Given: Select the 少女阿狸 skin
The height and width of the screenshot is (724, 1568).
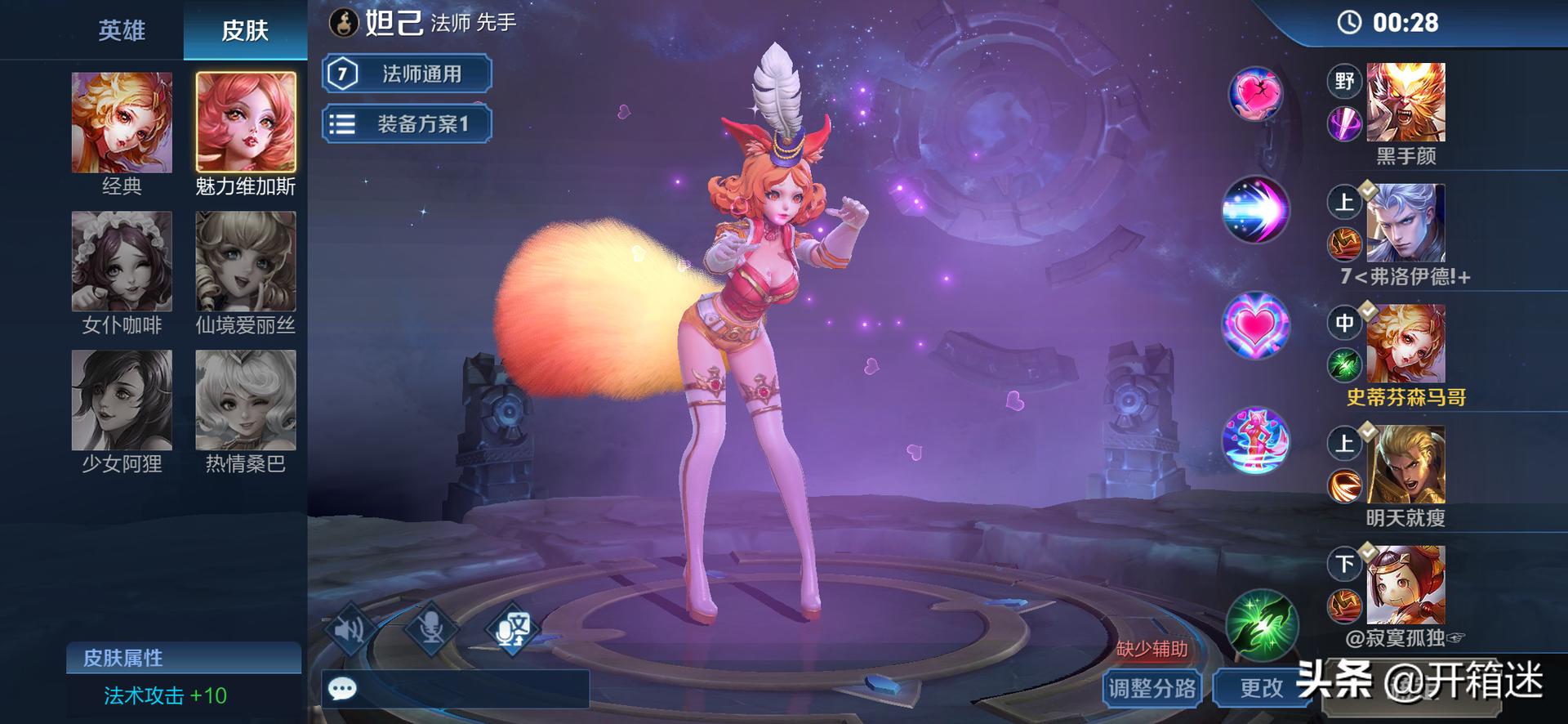Looking at the screenshot, I should [x=122, y=400].
